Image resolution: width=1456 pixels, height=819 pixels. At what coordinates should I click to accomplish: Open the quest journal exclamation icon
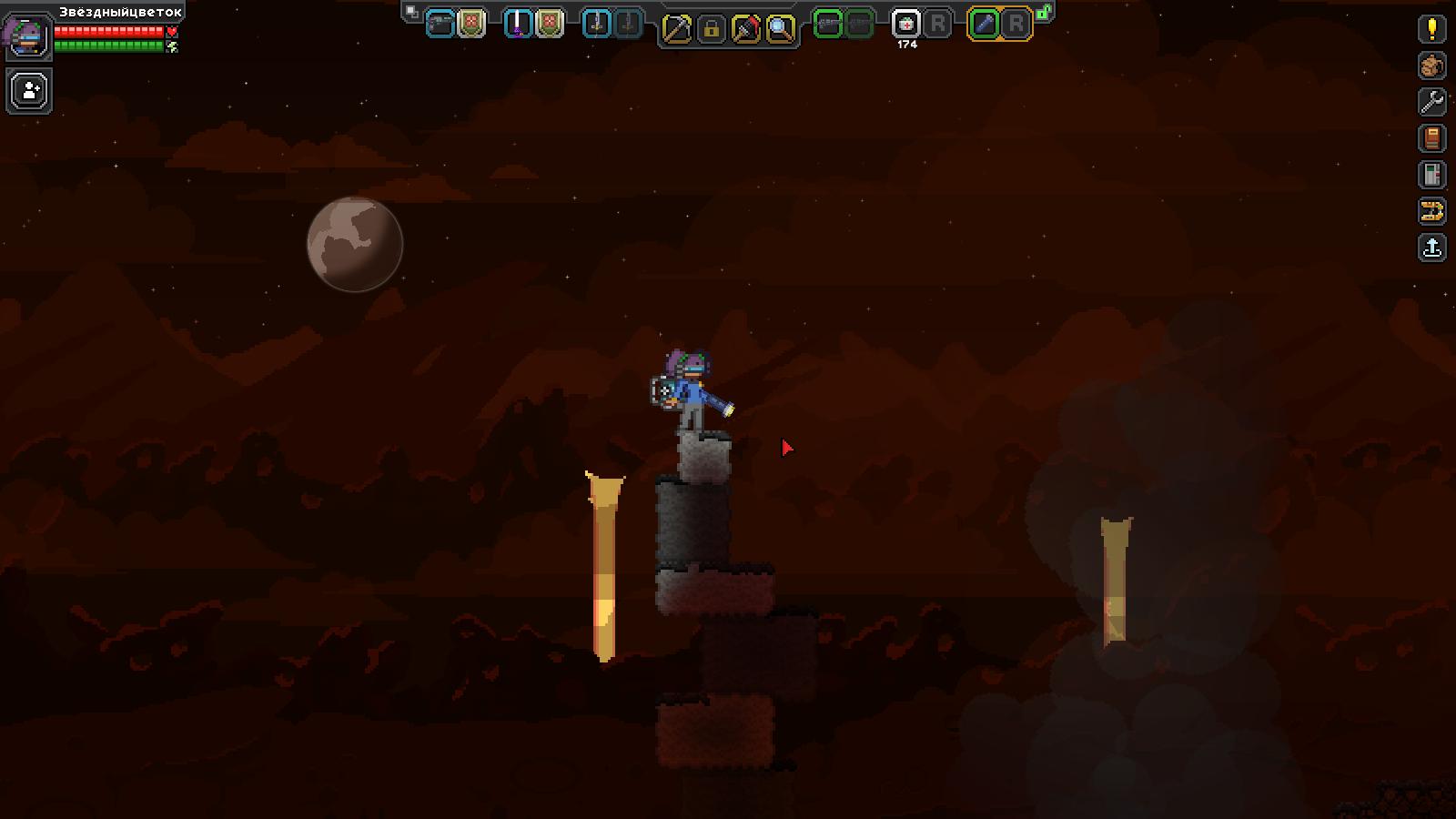[1432, 29]
